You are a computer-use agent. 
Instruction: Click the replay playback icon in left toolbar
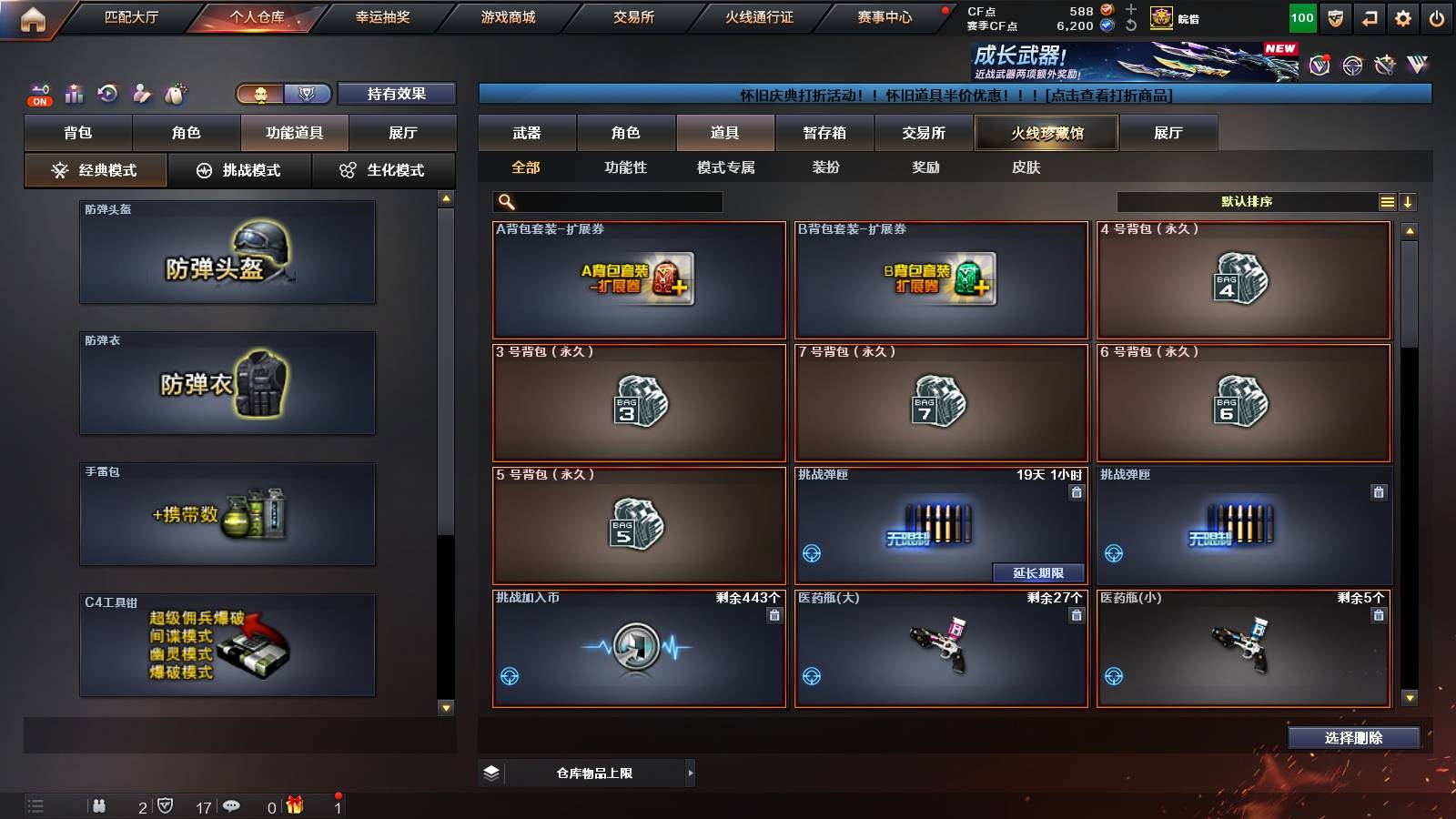coord(109,93)
